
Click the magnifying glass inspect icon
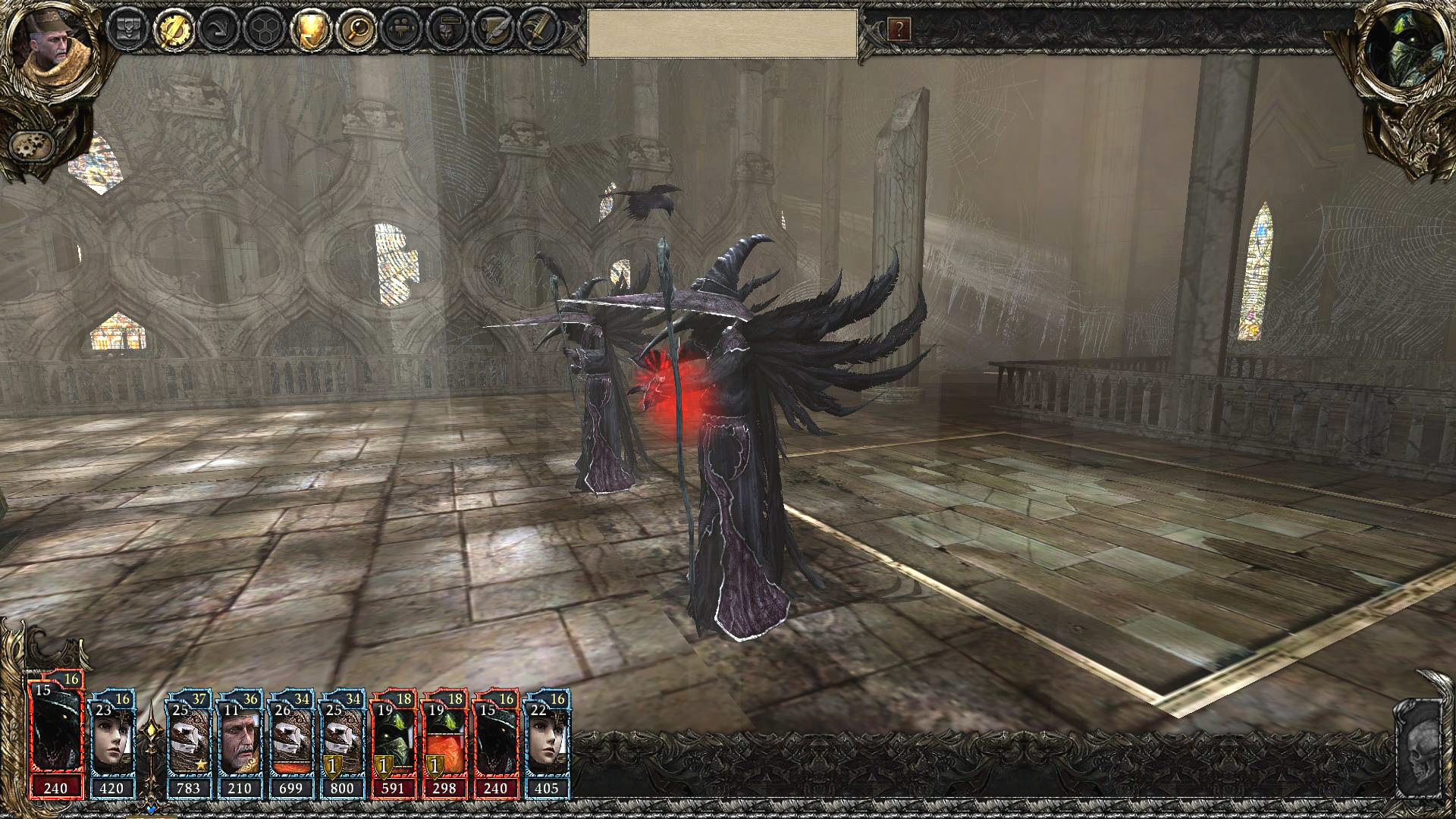pyautogui.click(x=356, y=30)
